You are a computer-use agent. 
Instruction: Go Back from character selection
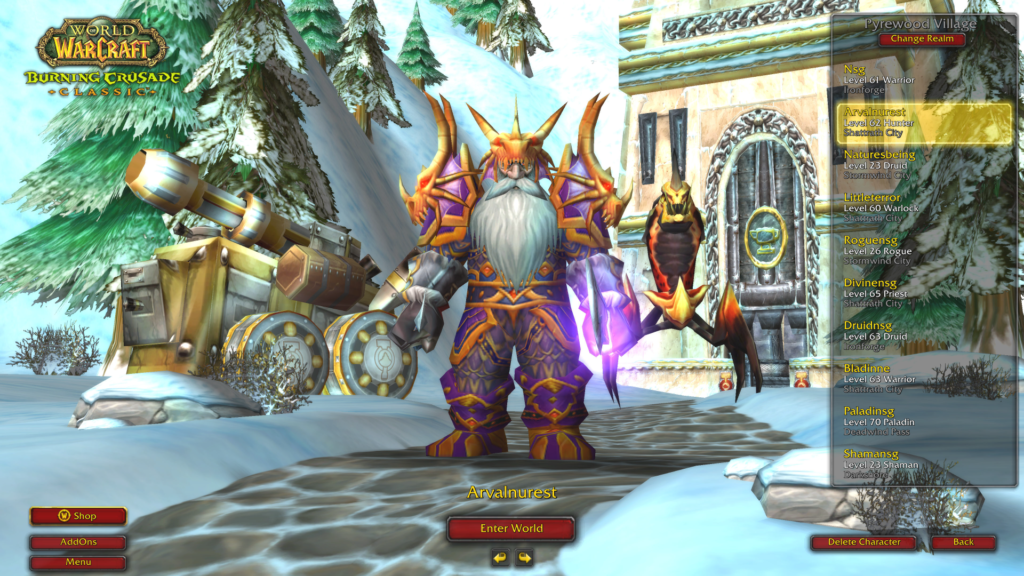[963, 542]
